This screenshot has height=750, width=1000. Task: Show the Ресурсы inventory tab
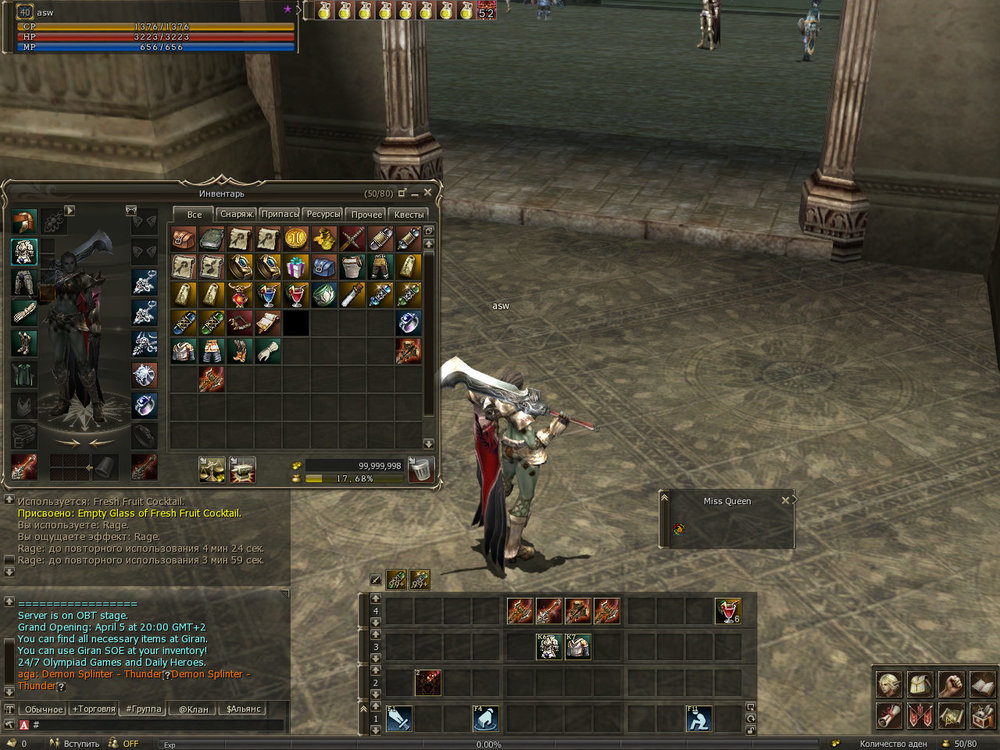click(x=322, y=214)
